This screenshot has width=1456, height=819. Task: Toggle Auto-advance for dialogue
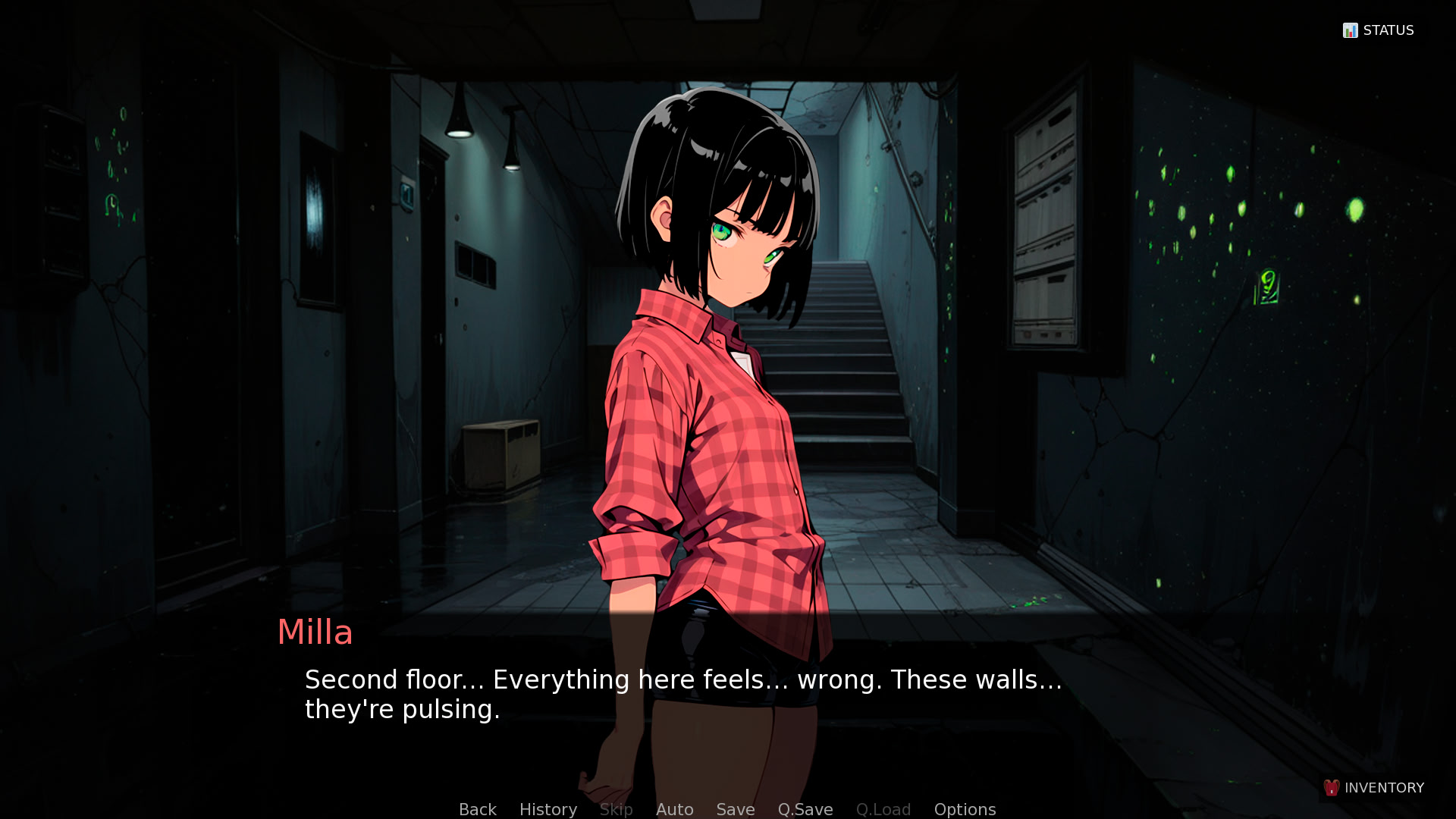[675, 809]
